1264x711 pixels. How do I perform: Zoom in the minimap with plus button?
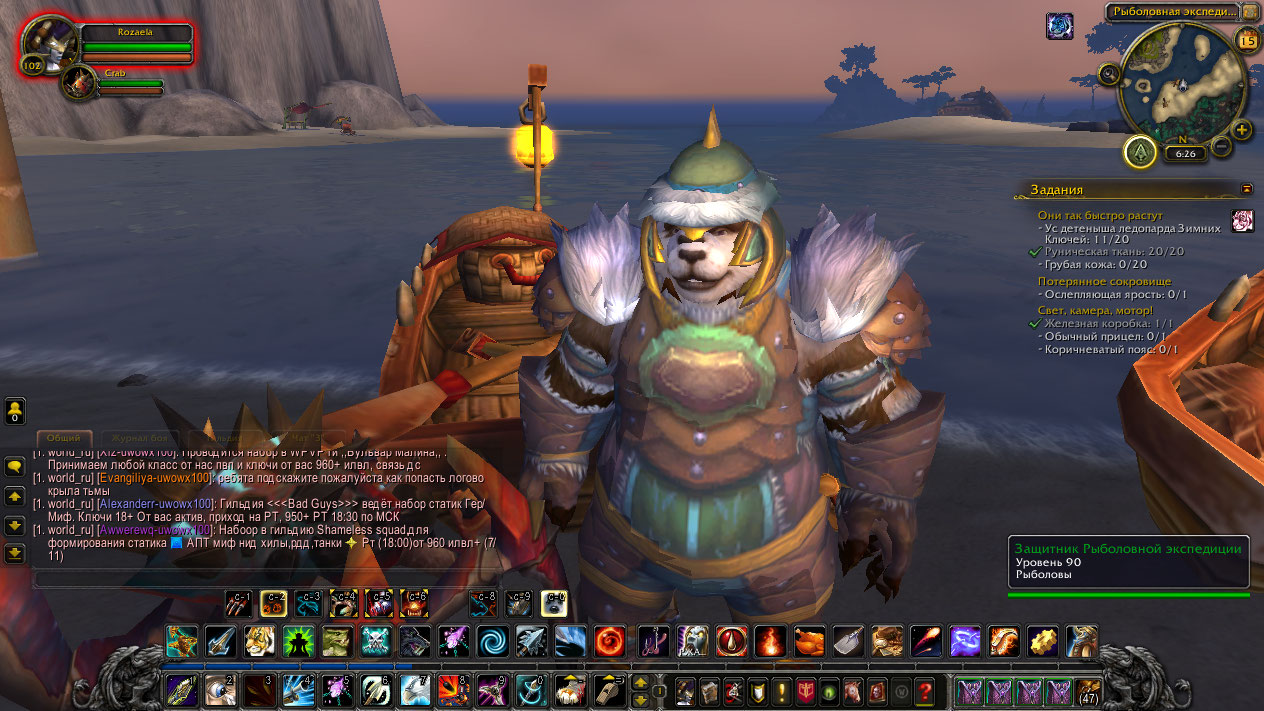(x=1241, y=130)
